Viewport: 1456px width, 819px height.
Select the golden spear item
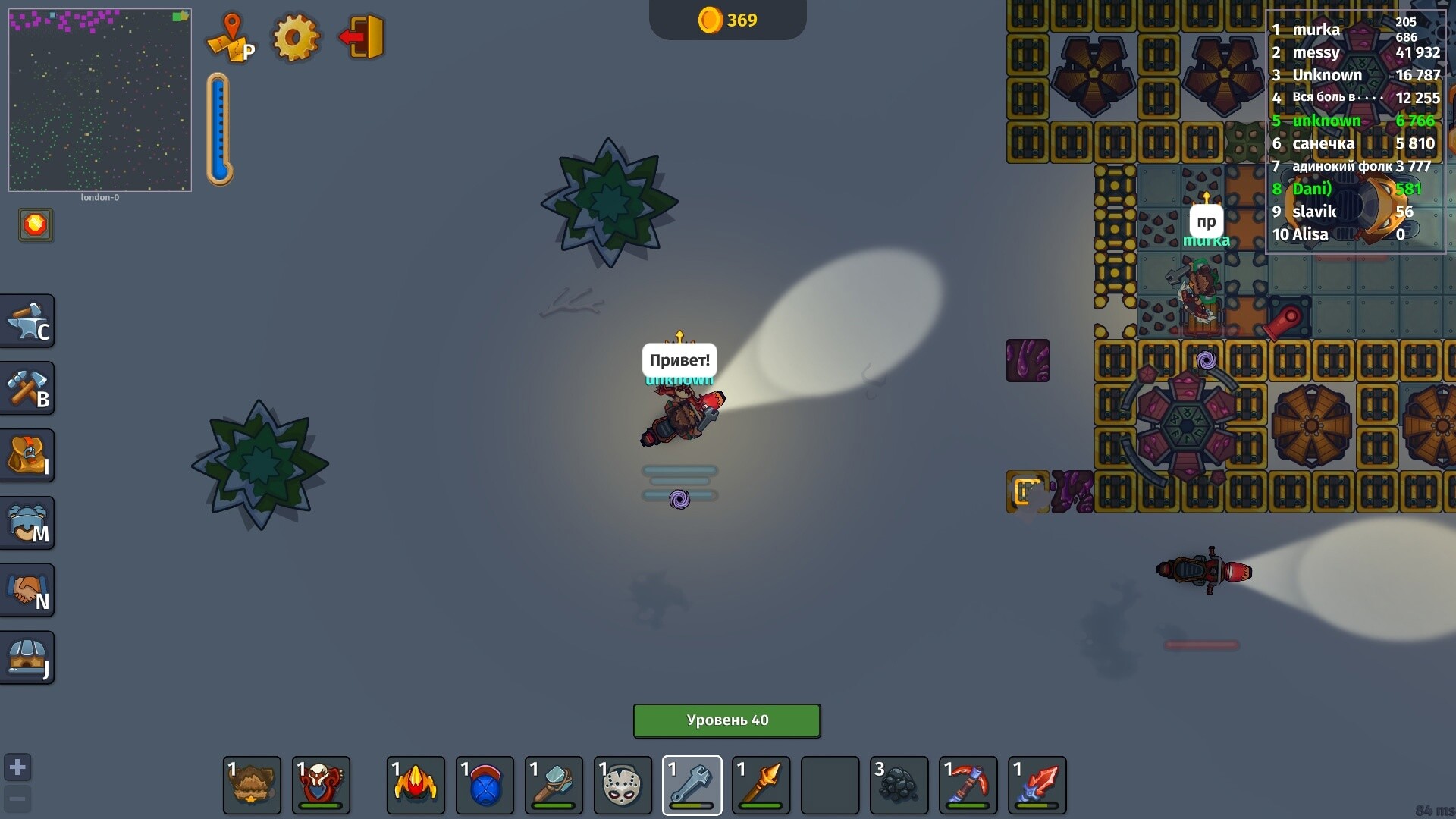(761, 785)
